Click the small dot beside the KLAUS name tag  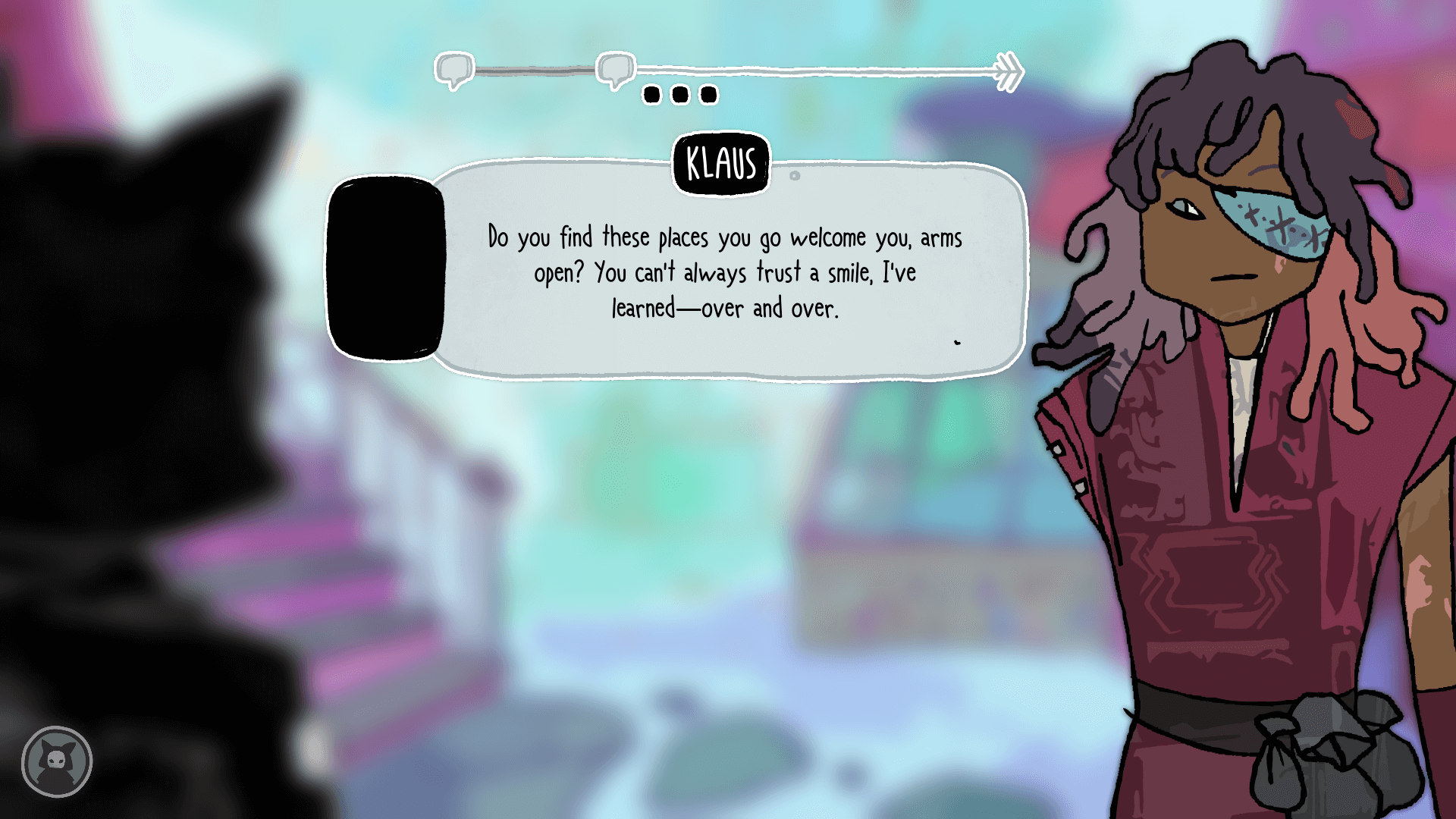[x=793, y=174]
